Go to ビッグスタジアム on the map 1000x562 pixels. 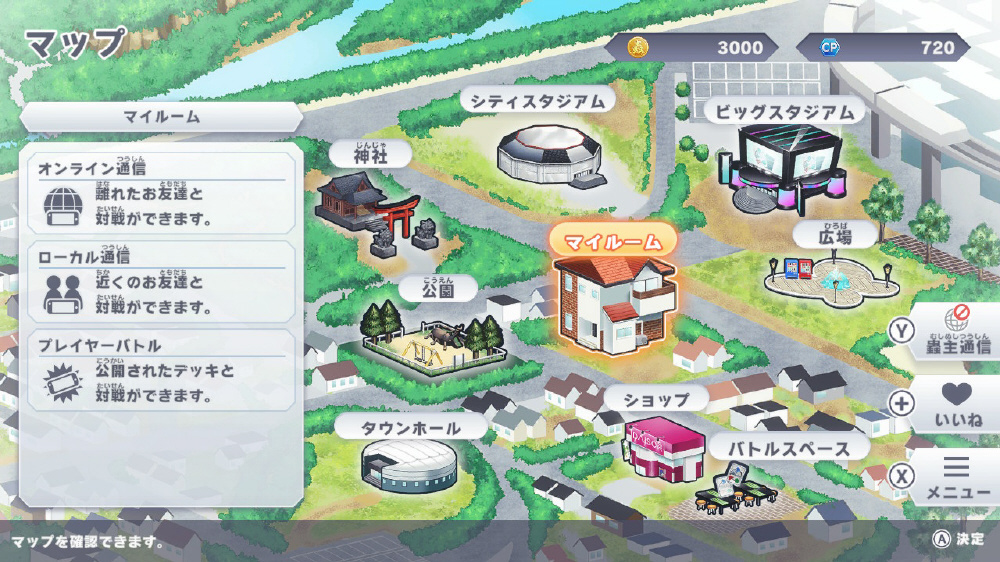784,166
